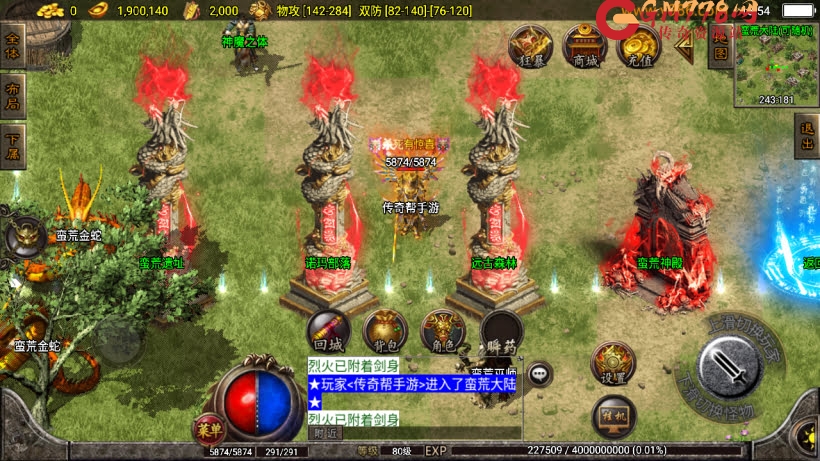Click the minimap of 蛮荒大陆
Viewport: 820px width, 461px height.
[776, 66]
